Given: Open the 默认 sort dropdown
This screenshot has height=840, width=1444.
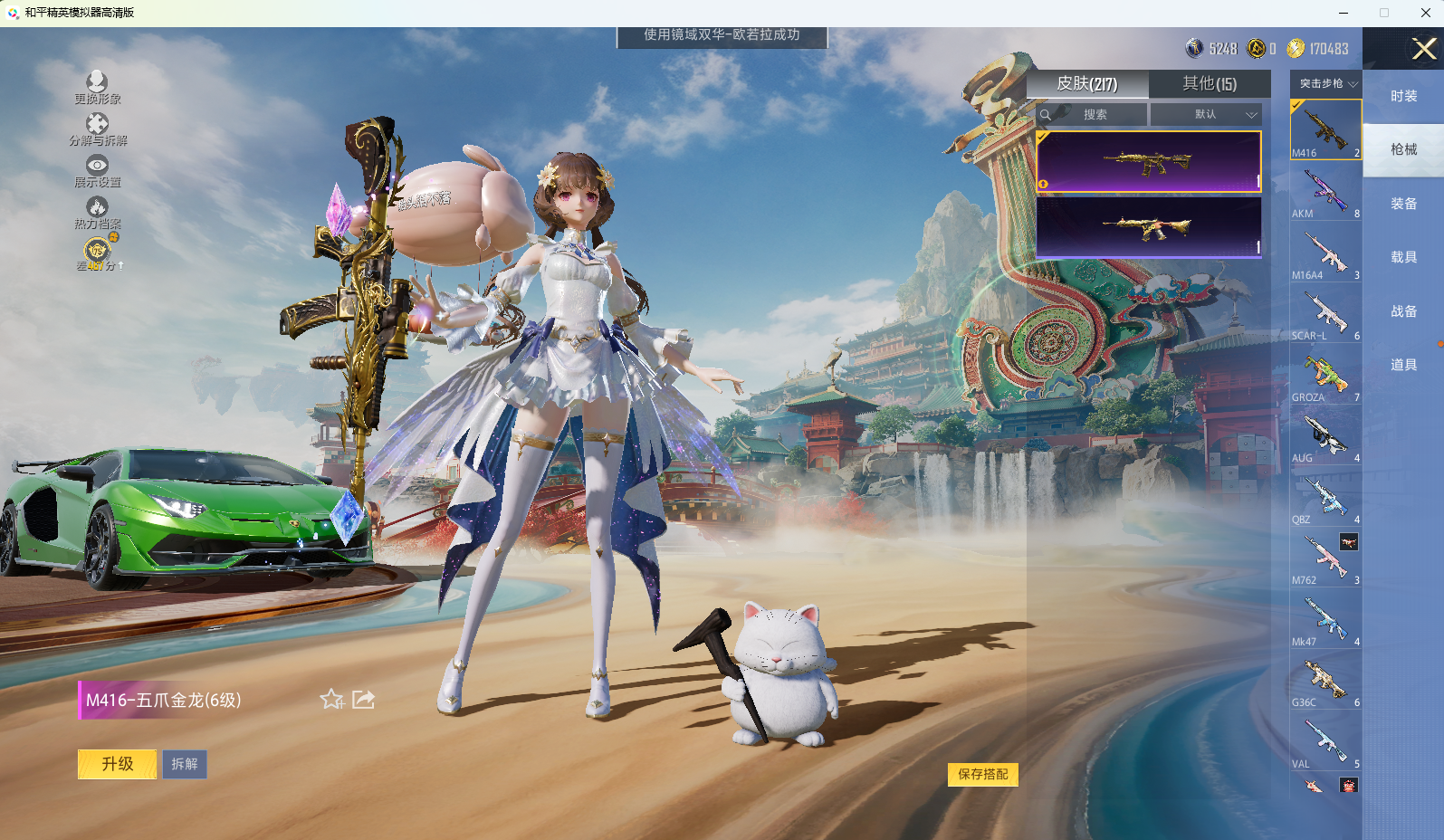Looking at the screenshot, I should coord(1205,115).
